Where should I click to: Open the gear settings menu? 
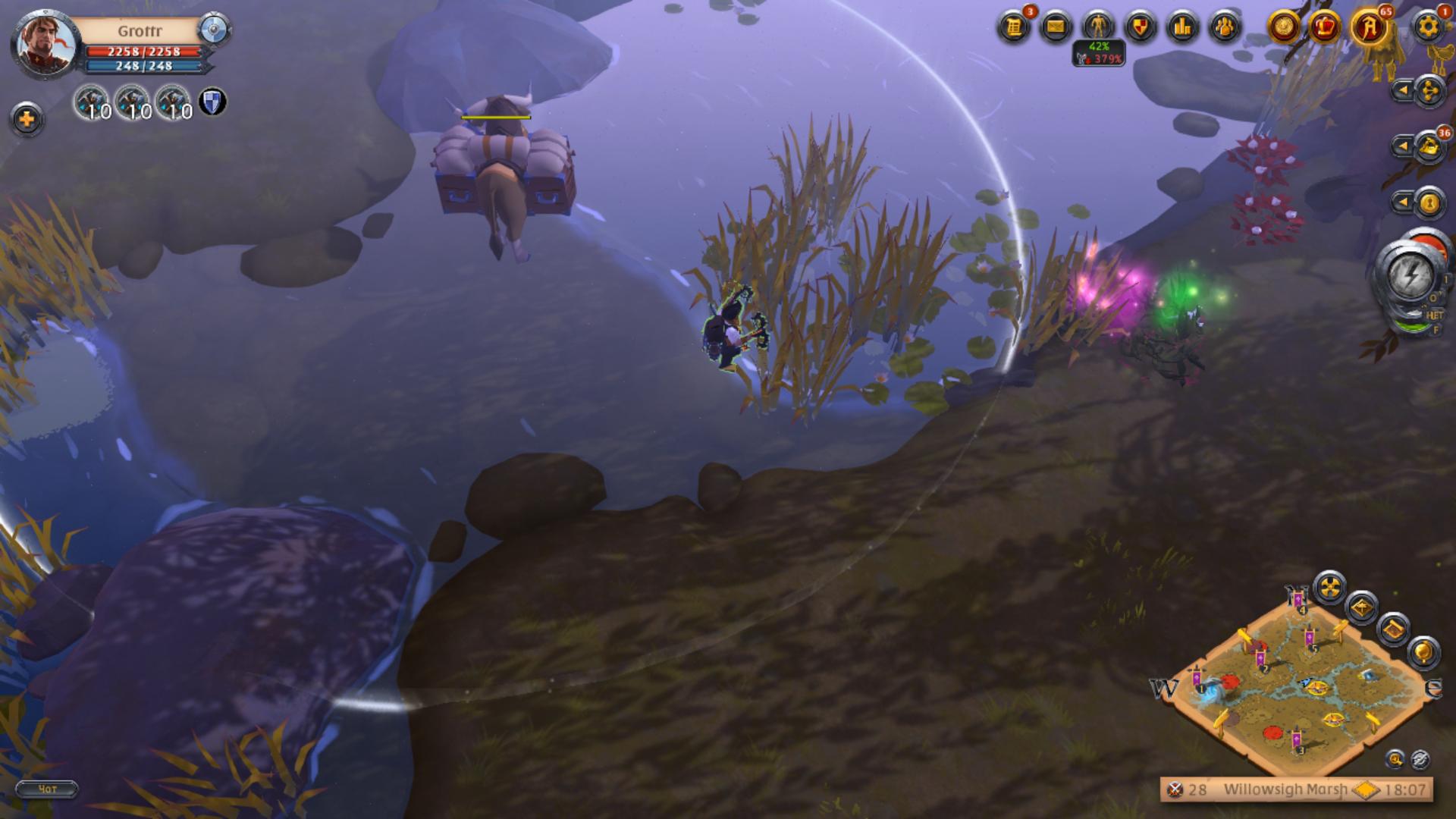[x=1428, y=28]
